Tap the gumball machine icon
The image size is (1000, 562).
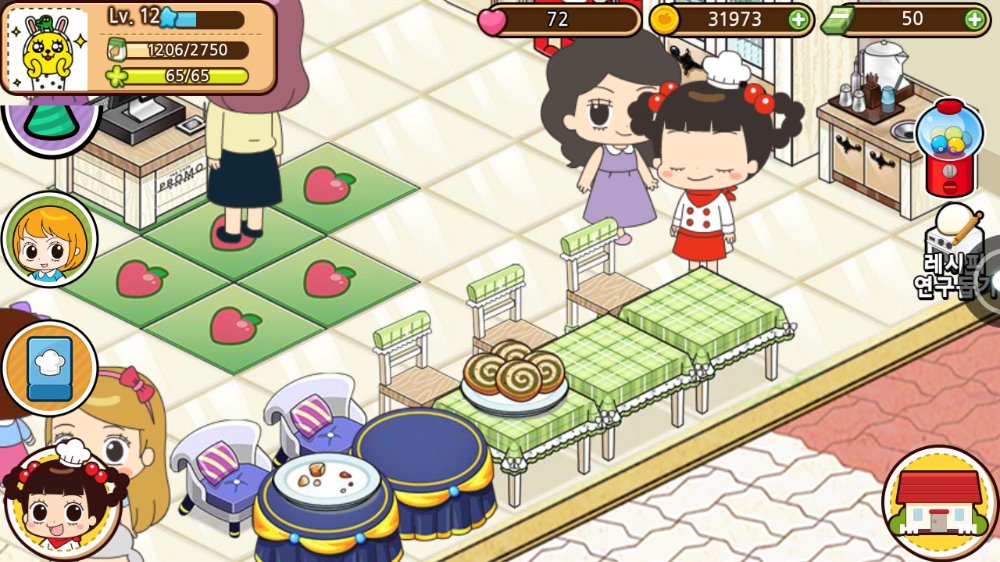click(950, 147)
